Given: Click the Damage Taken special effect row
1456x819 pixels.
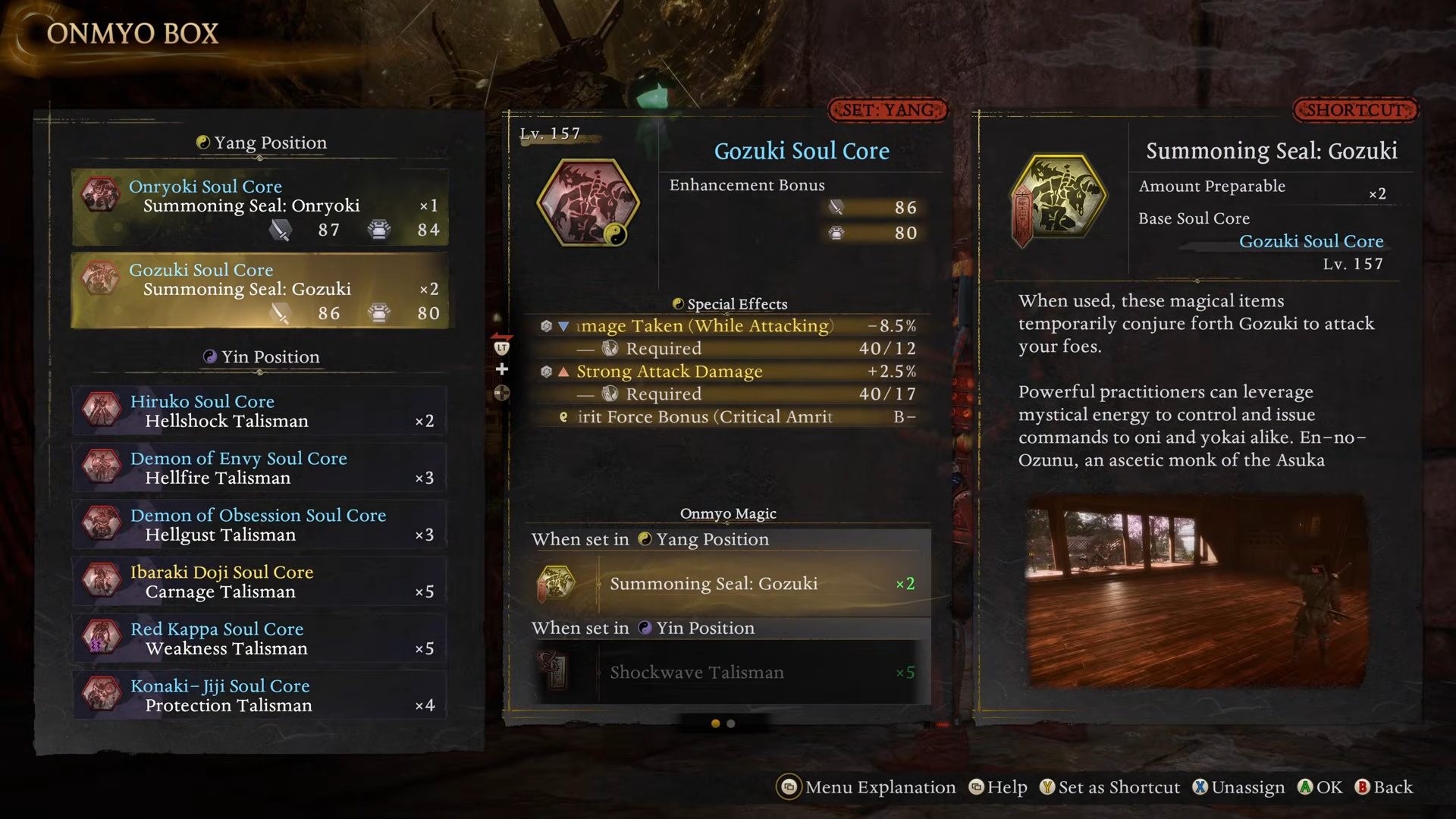Looking at the screenshot, I should coord(726,326).
